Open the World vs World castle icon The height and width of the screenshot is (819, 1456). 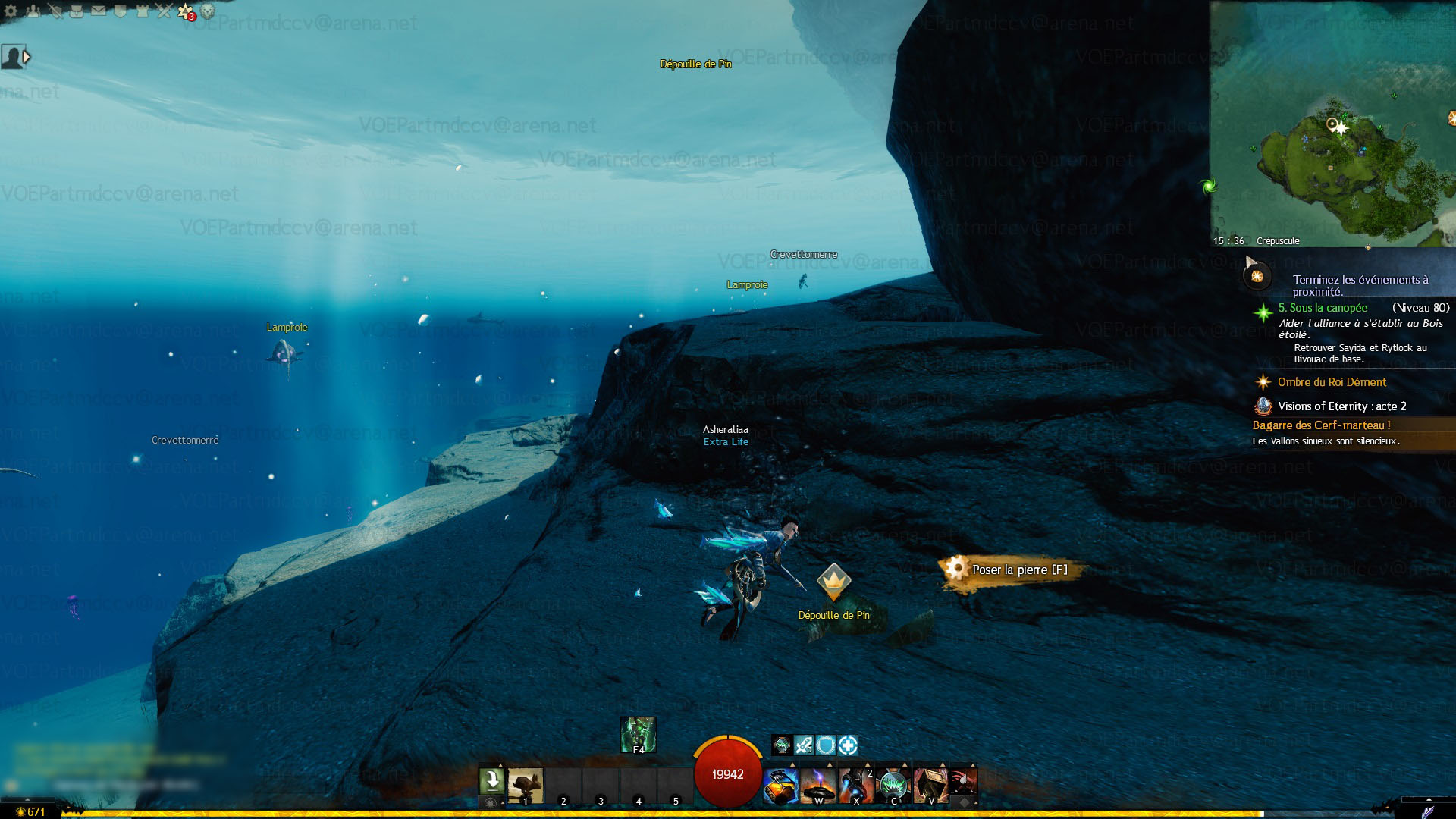[143, 11]
